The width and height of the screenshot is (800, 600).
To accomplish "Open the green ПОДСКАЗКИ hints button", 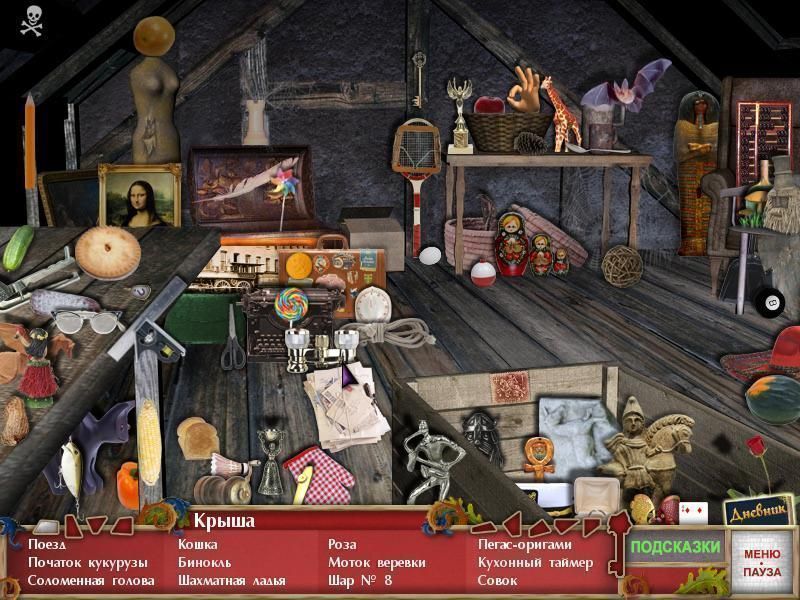I will [x=675, y=547].
